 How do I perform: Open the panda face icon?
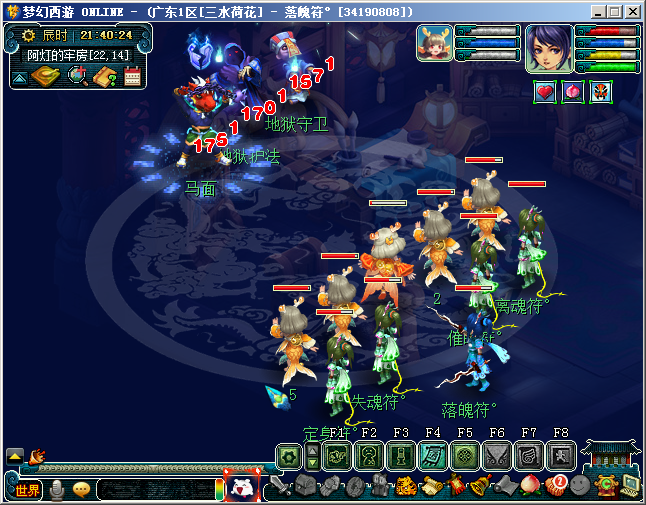coord(241,487)
